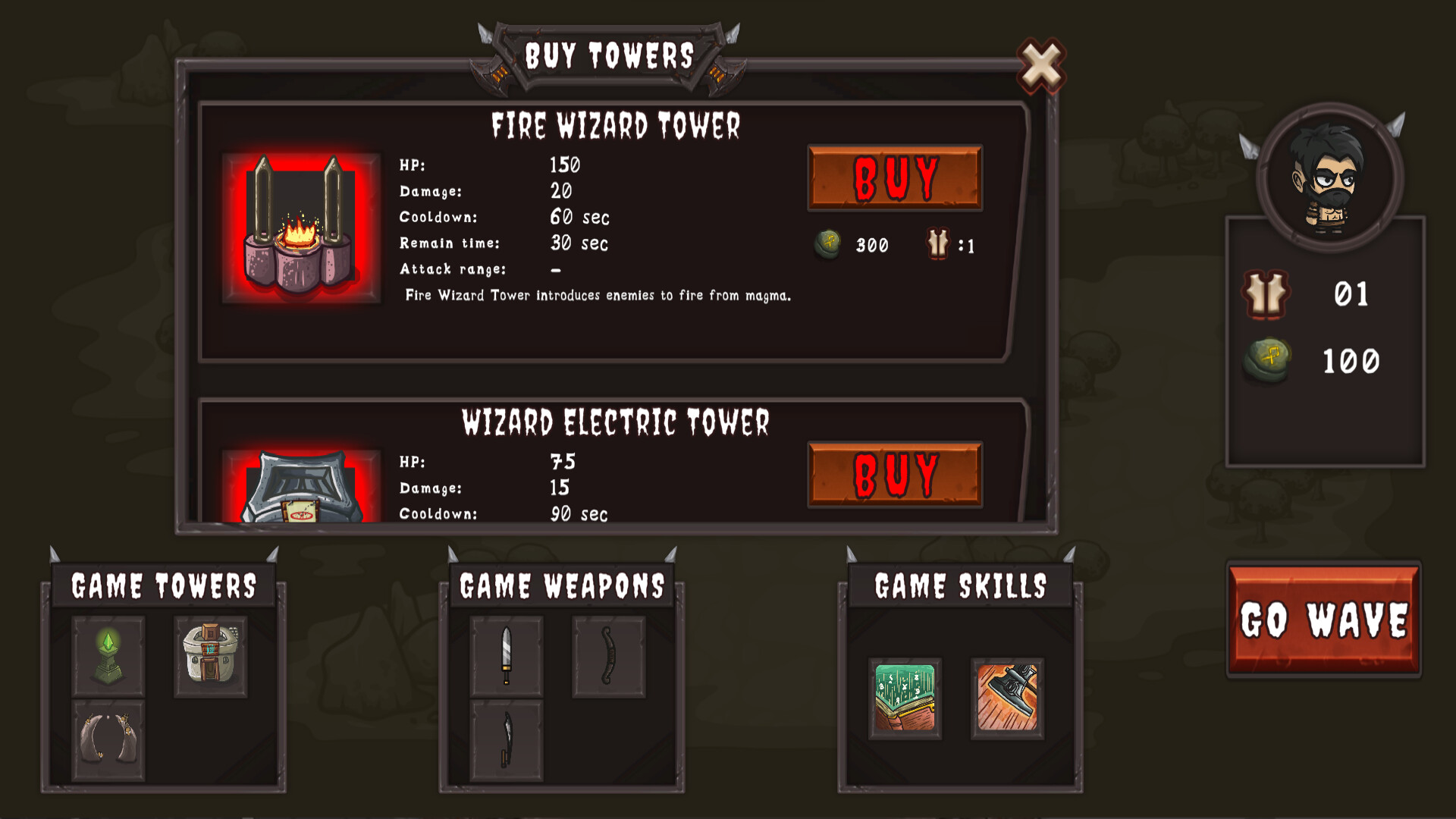Select the knife in Game Weapons panel
The height and width of the screenshot is (819, 1456).
[x=507, y=657]
